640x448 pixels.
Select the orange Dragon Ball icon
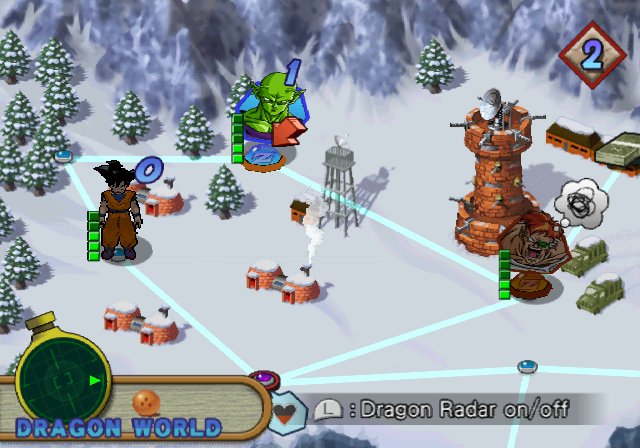146,400
